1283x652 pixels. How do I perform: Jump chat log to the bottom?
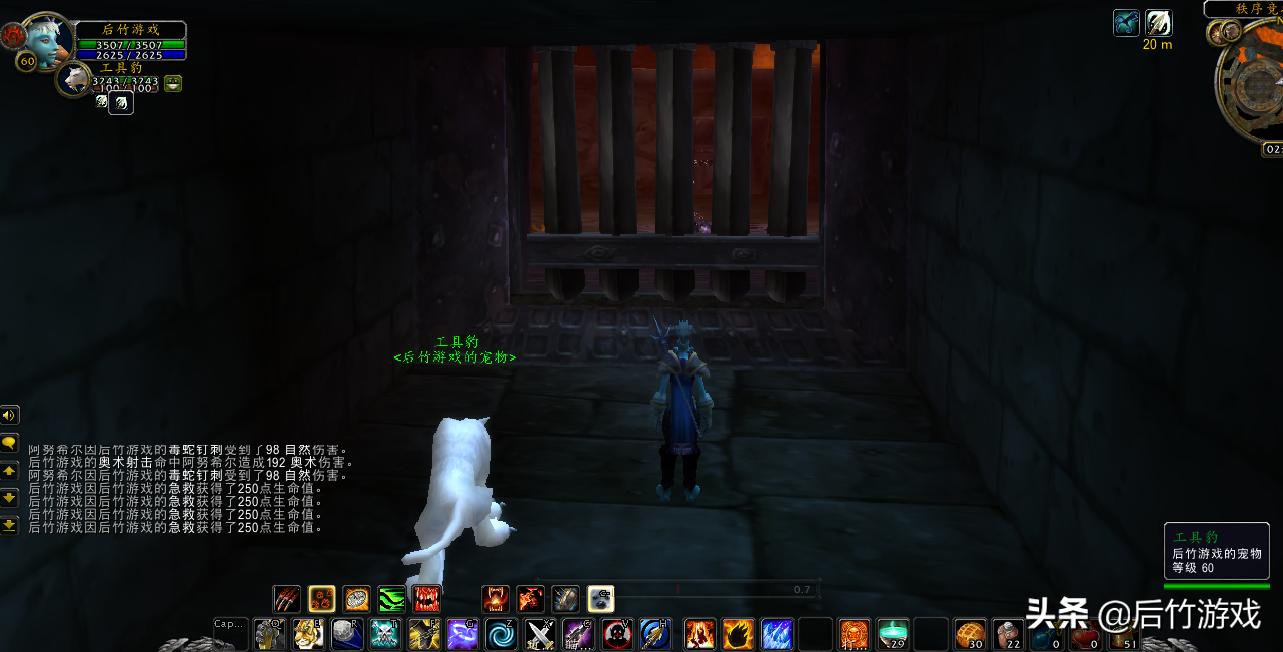10,524
